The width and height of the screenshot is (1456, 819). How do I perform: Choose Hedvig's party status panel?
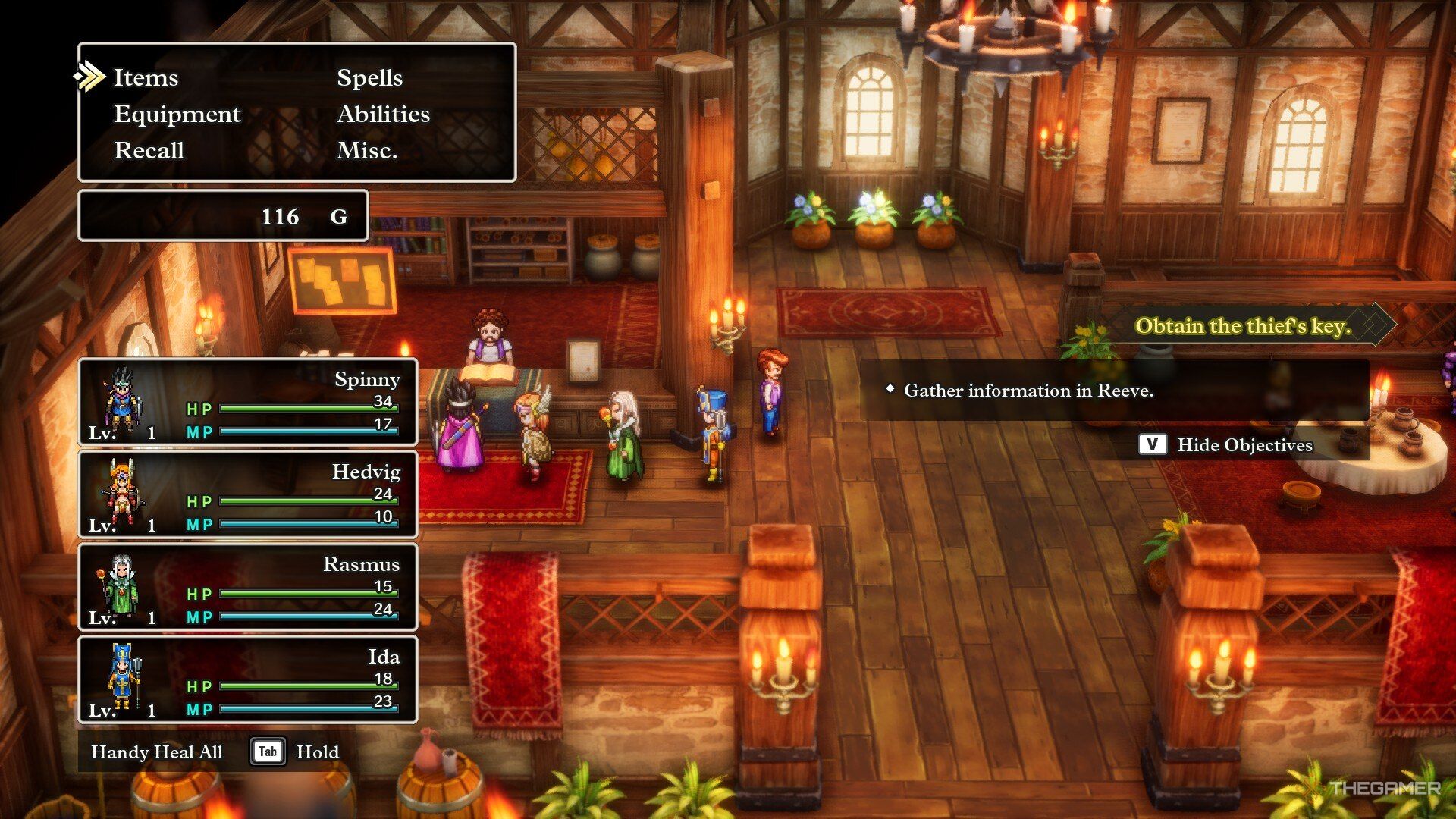pos(248,494)
